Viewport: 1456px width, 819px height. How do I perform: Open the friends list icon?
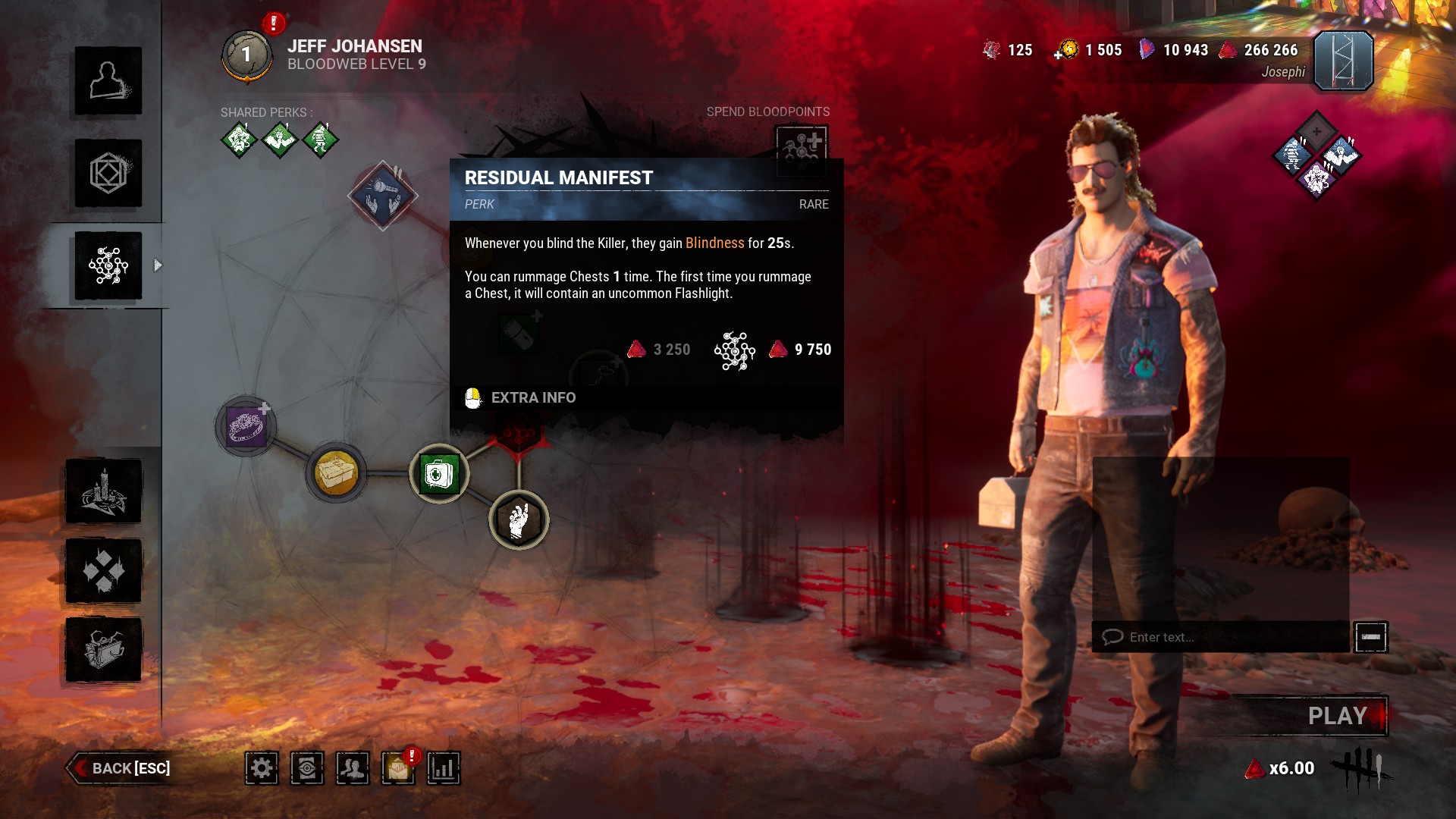coord(353,768)
